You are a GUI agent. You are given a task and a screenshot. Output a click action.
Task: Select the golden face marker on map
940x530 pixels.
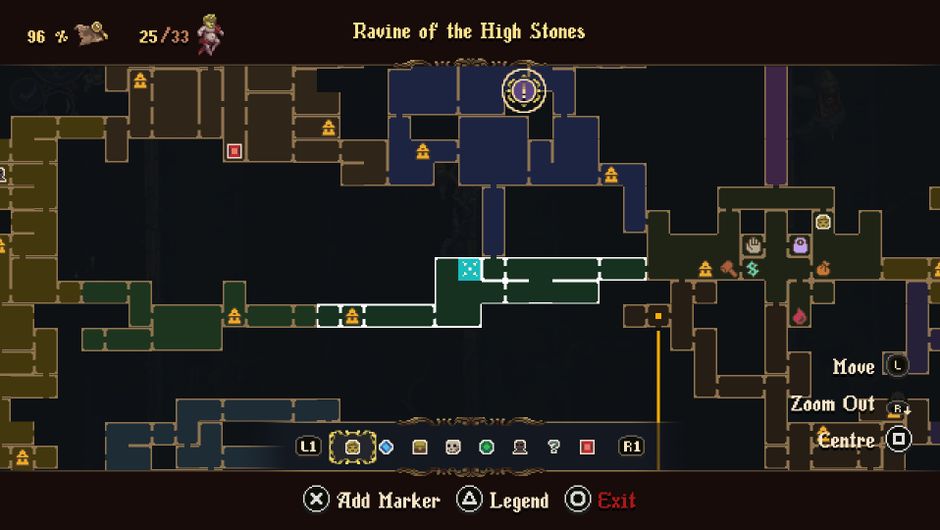[x=823, y=221]
